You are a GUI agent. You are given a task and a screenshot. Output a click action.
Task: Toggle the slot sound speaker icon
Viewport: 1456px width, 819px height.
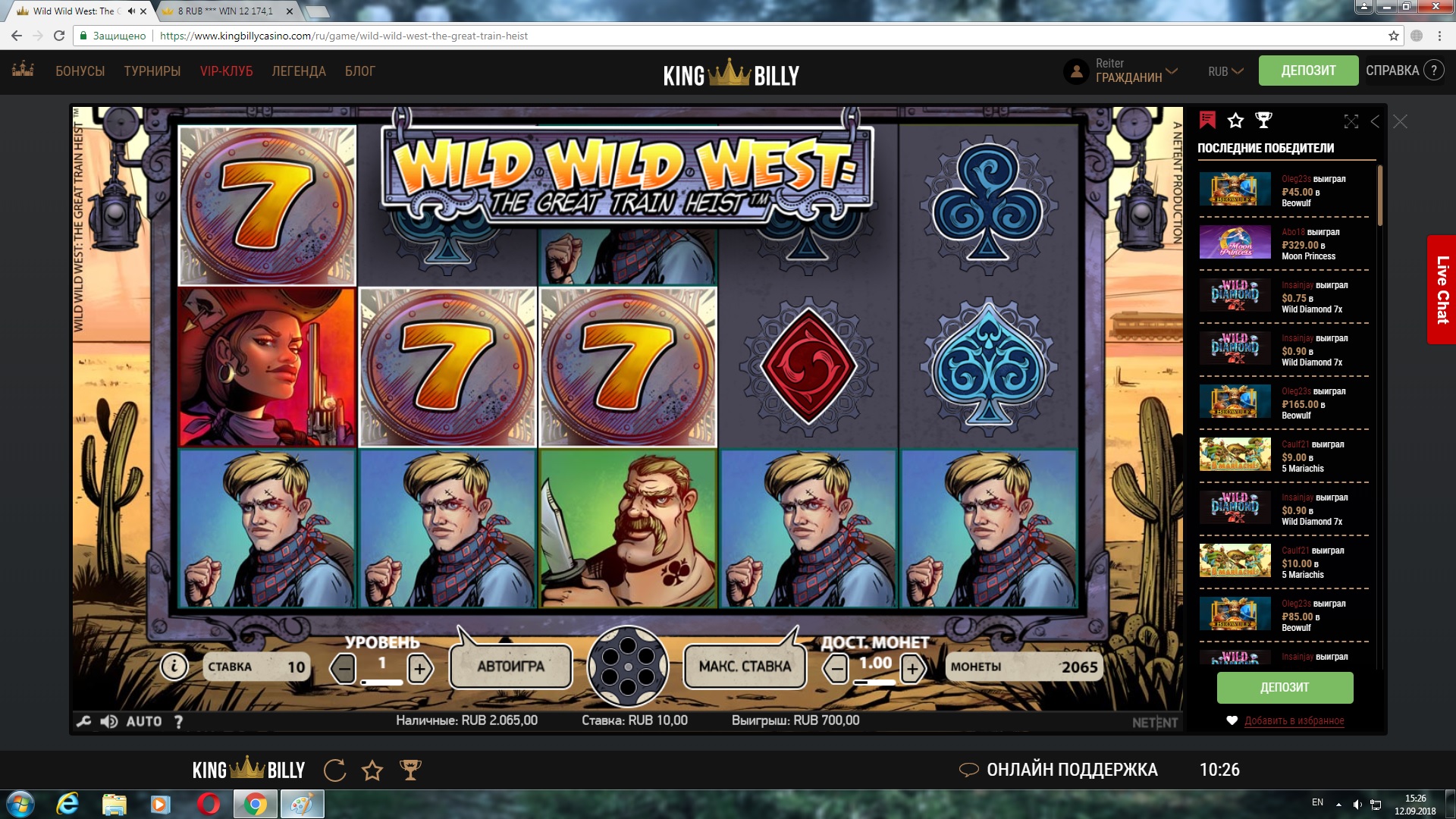[108, 721]
